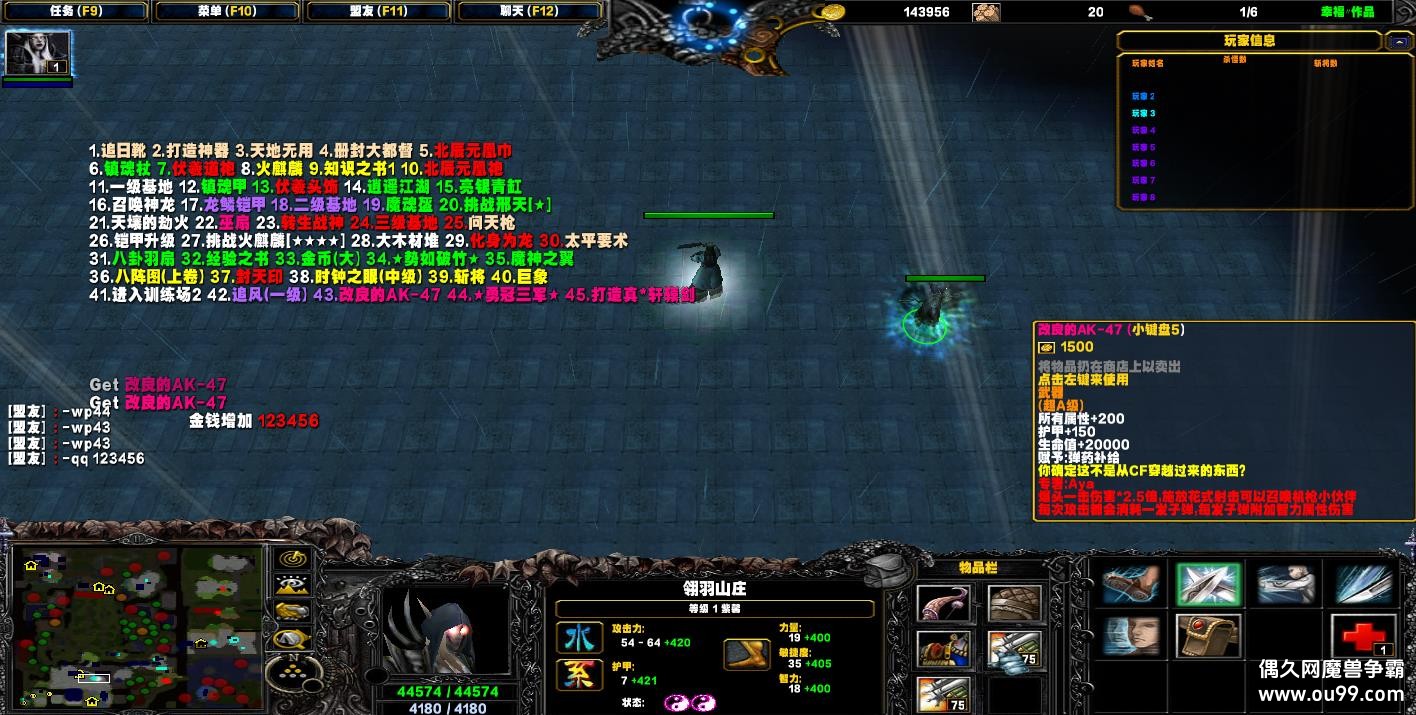Click the green-highlighted crossed blades command
The image size is (1416, 715).
point(1208,585)
